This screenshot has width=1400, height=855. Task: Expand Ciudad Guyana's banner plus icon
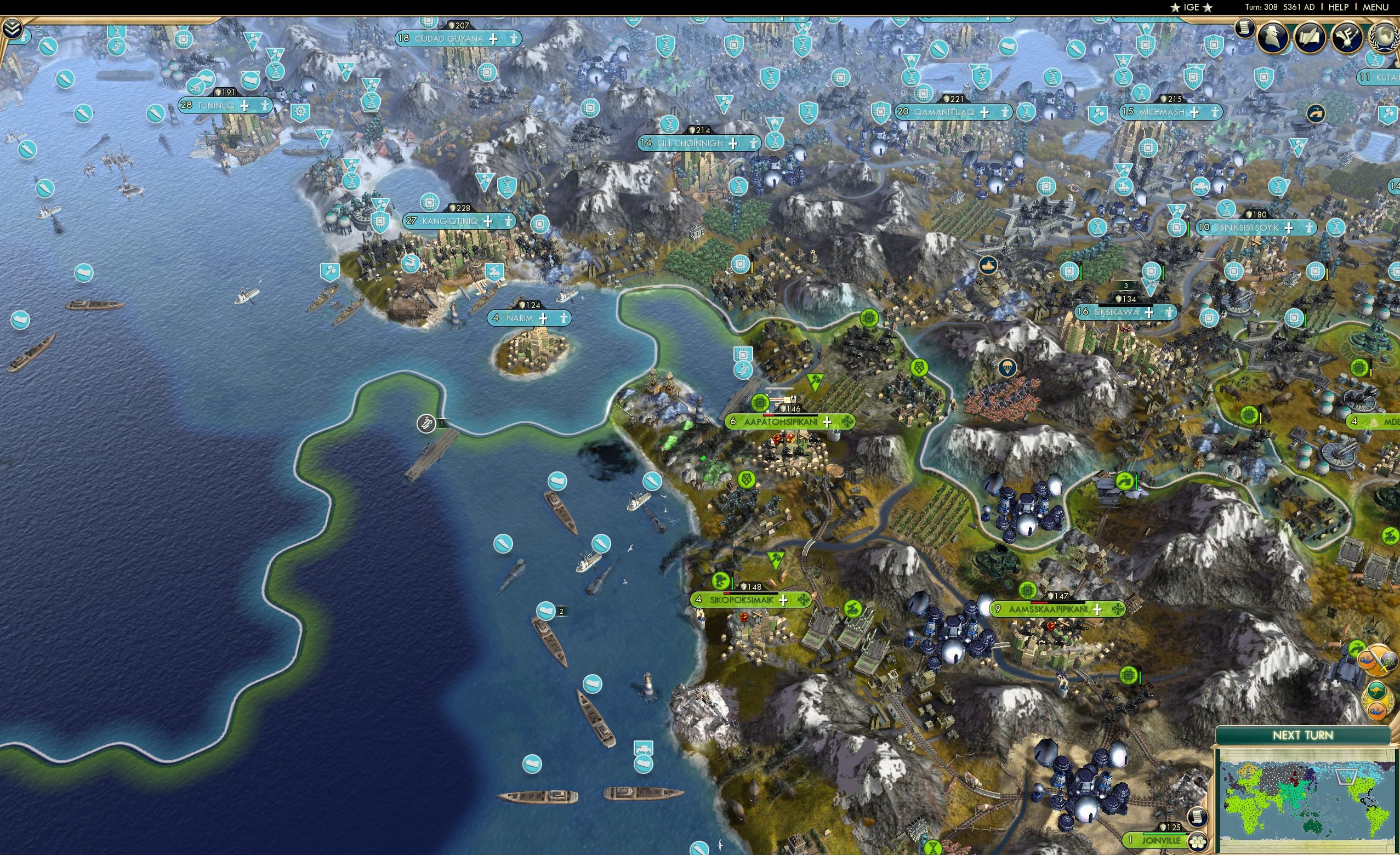pyautogui.click(x=495, y=41)
